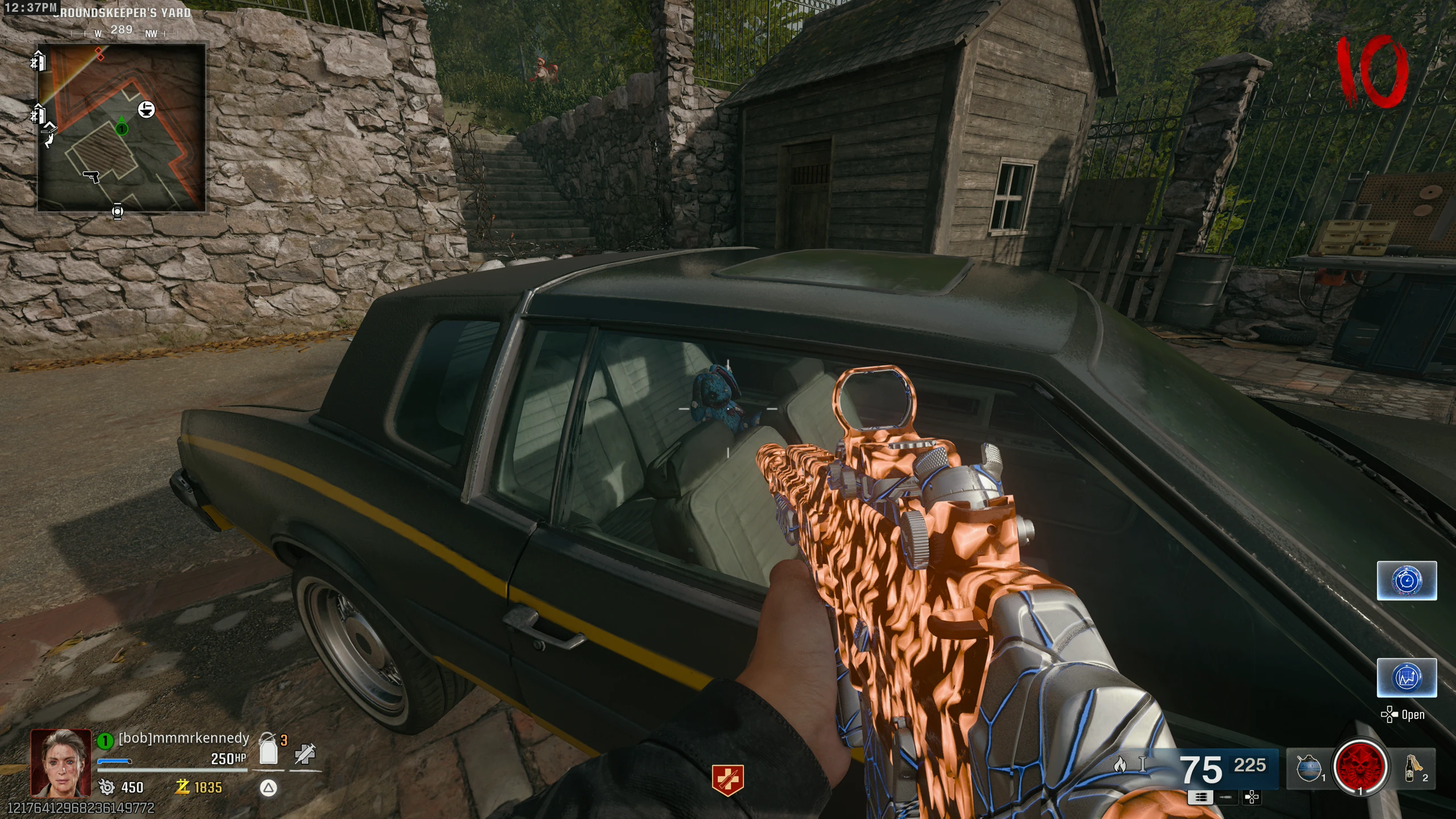Screen dimensions: 1456x819
Task: Click the lower door marker beside minimap
Action: (38, 115)
